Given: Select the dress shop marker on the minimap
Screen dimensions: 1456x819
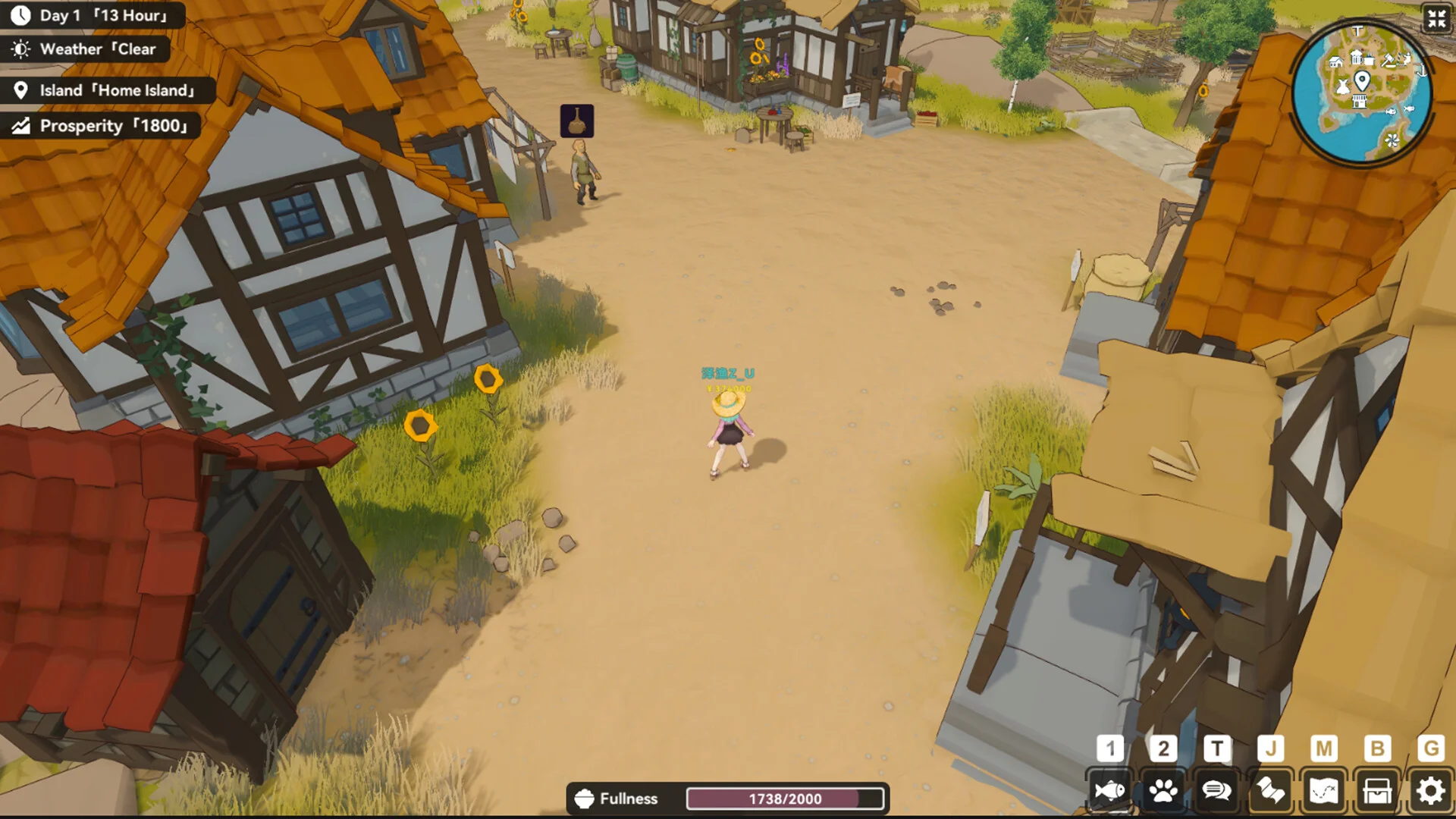Looking at the screenshot, I should [x=1343, y=86].
